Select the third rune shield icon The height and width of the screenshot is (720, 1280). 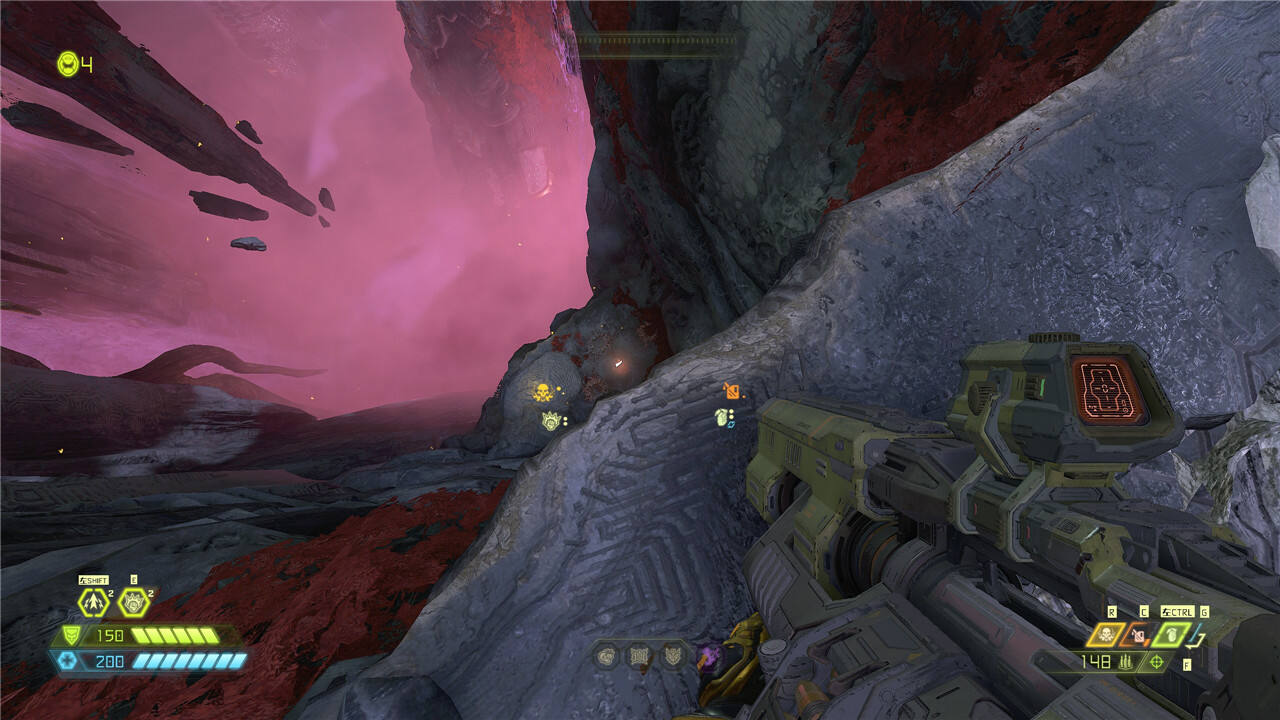coord(671,656)
